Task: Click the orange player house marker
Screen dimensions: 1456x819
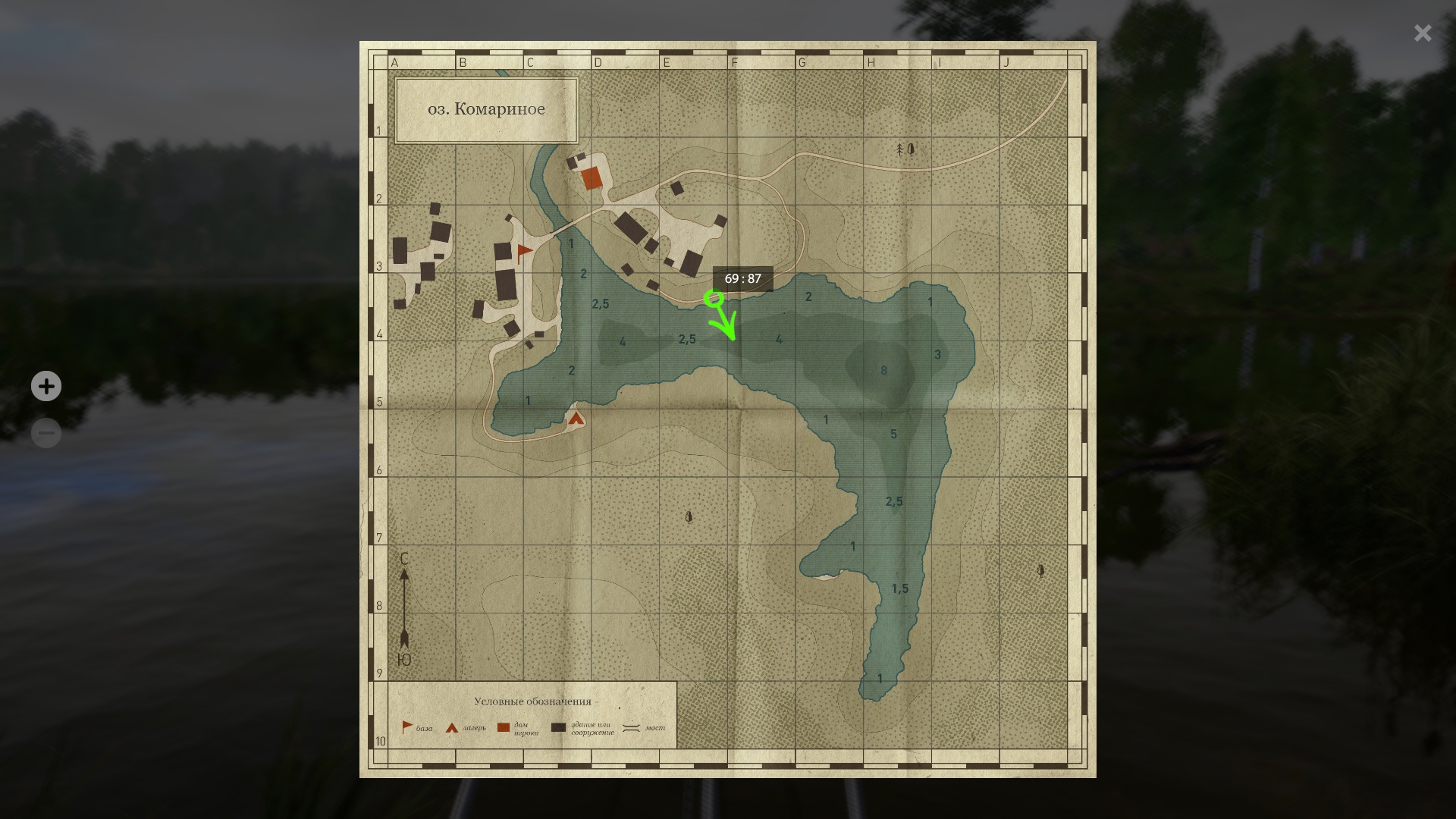Action: 591,178
